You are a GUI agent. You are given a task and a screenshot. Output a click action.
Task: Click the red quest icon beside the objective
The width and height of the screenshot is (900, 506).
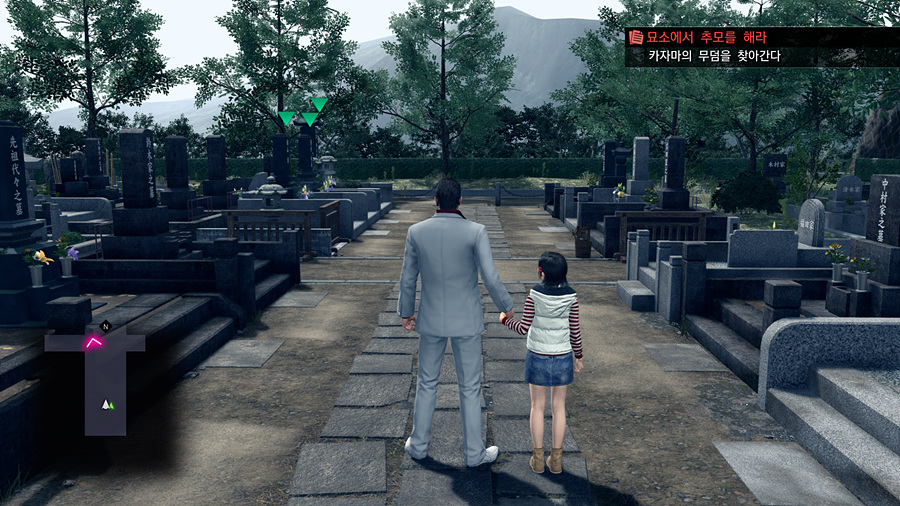click(635, 37)
